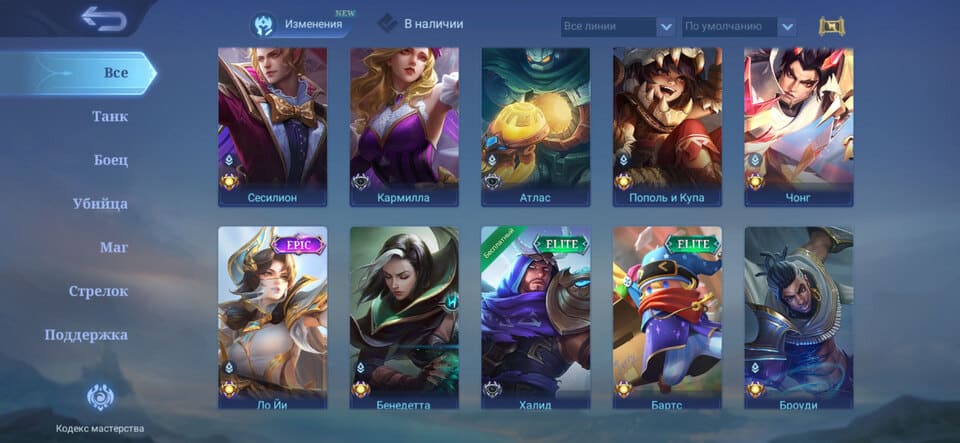Select the Поддержка category

(86, 335)
